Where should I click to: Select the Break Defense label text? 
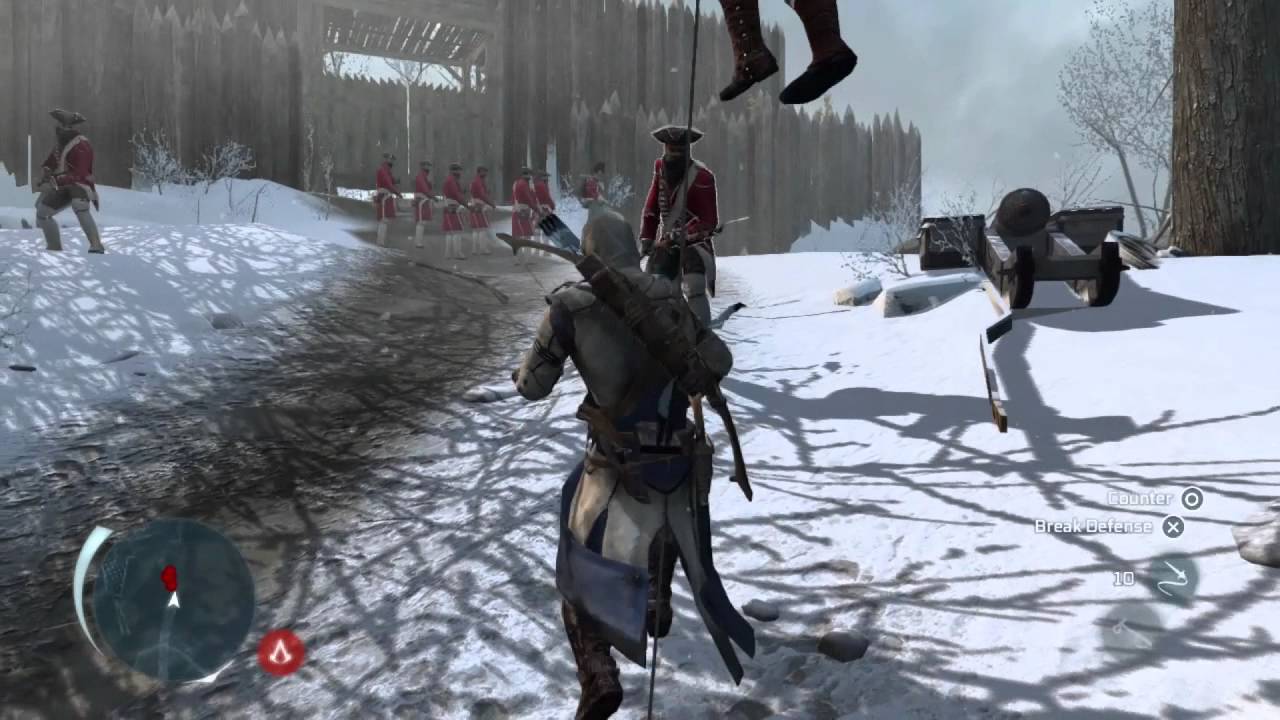(x=1093, y=525)
